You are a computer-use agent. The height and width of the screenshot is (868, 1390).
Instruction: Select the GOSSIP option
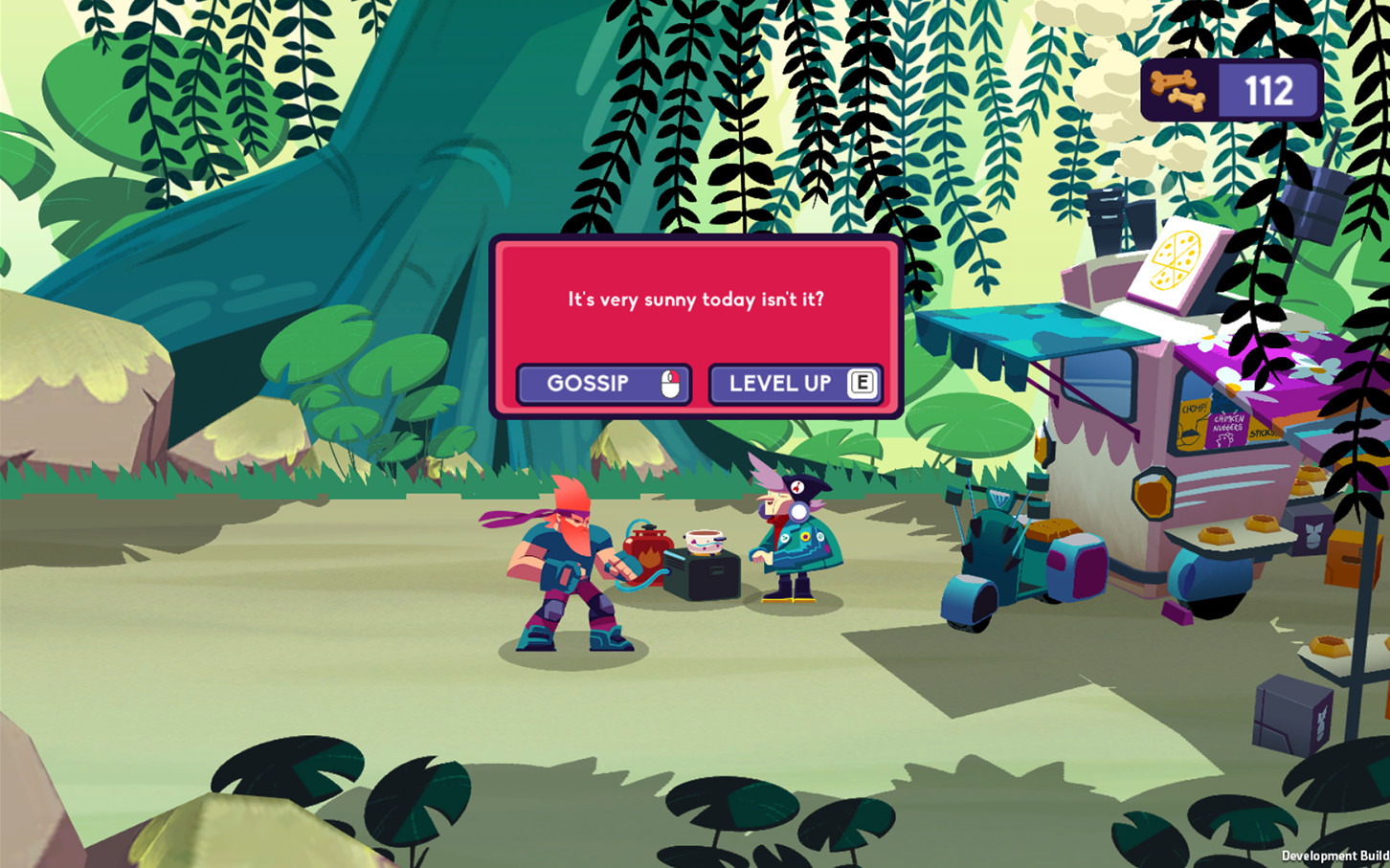603,383
